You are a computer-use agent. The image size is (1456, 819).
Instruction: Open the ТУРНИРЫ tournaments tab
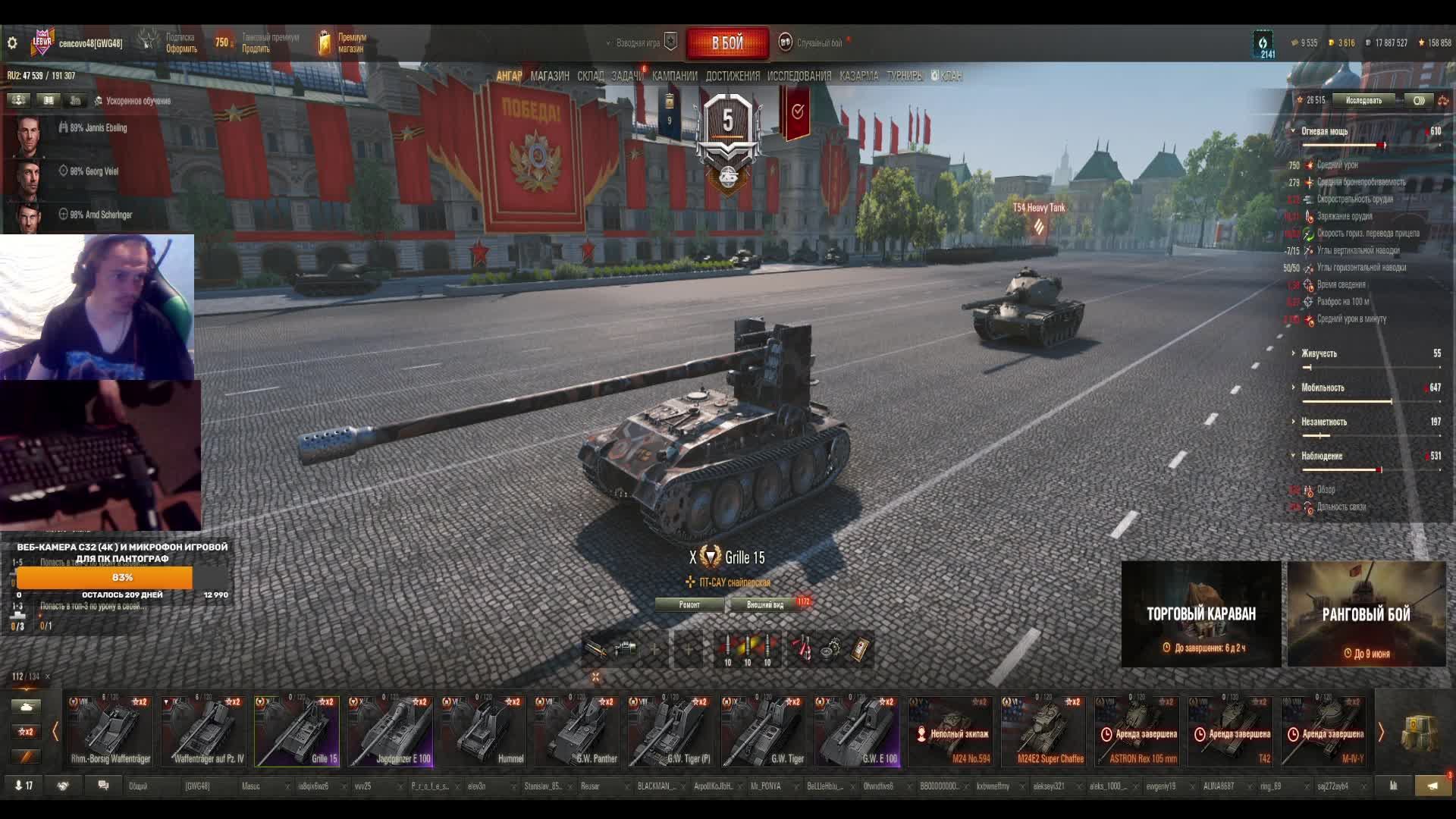pyautogui.click(x=904, y=76)
